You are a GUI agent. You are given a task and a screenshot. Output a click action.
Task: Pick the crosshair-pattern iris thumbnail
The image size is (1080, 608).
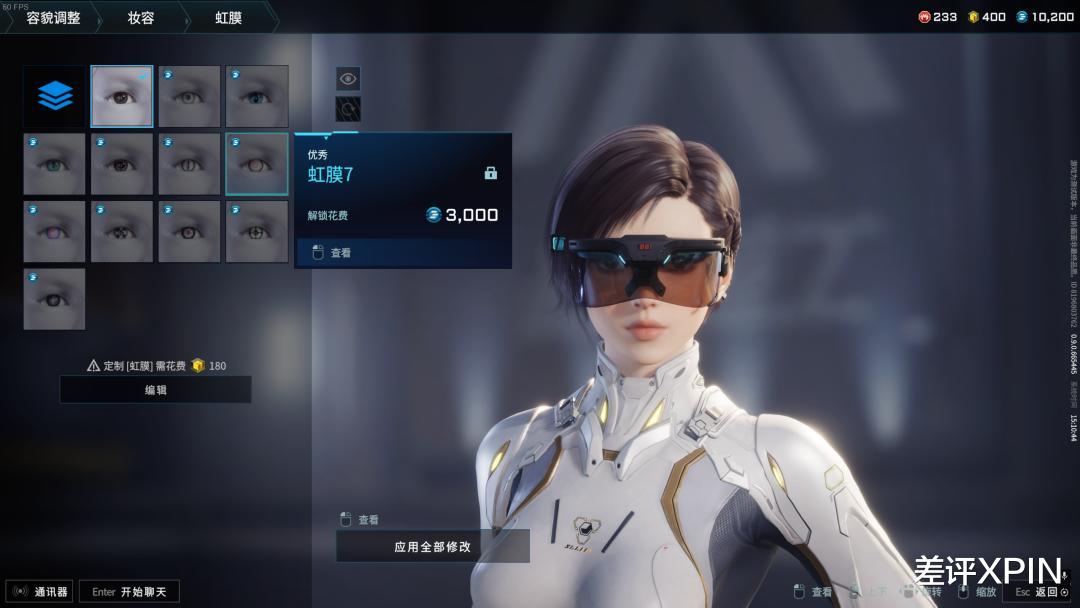click(x=257, y=231)
